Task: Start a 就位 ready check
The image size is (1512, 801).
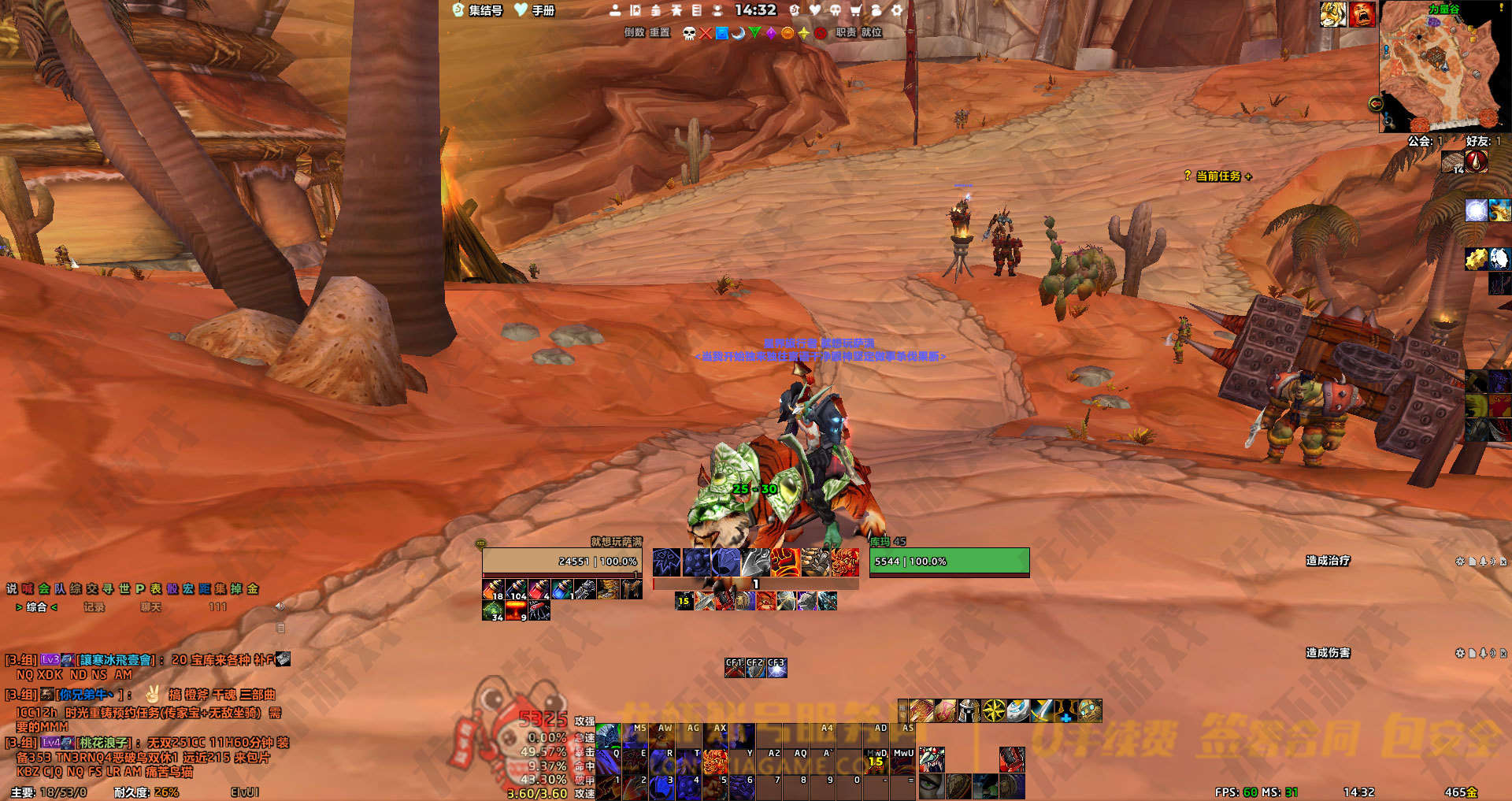Action: [871, 32]
